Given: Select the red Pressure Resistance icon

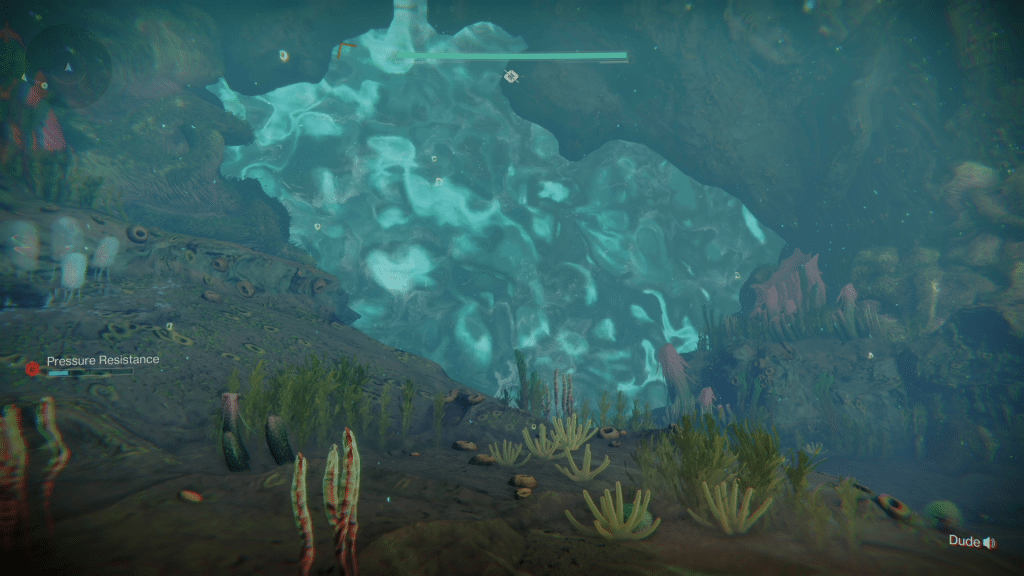Looking at the screenshot, I should 32,368.
